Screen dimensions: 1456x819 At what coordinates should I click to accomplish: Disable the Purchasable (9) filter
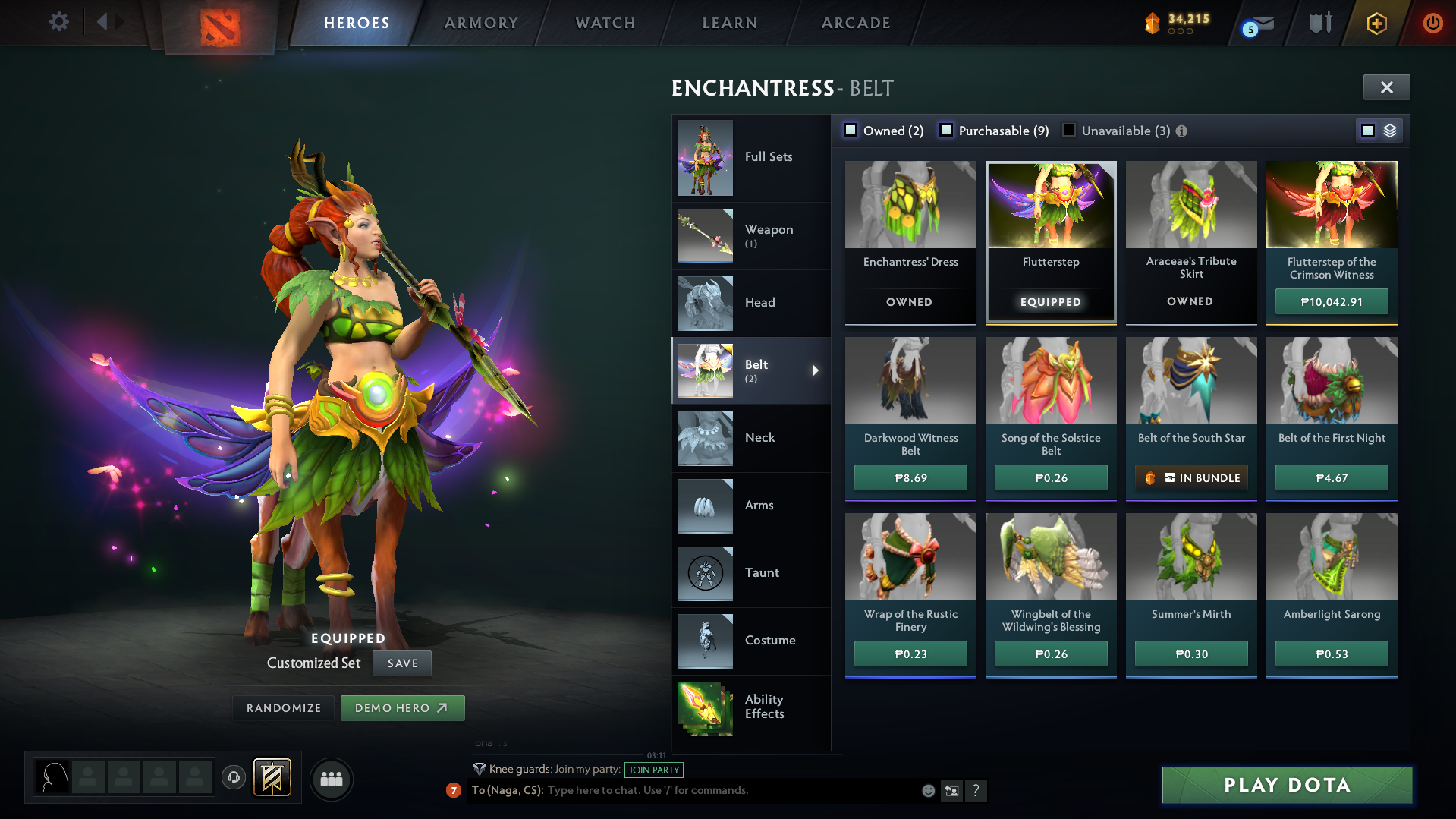[x=946, y=130]
